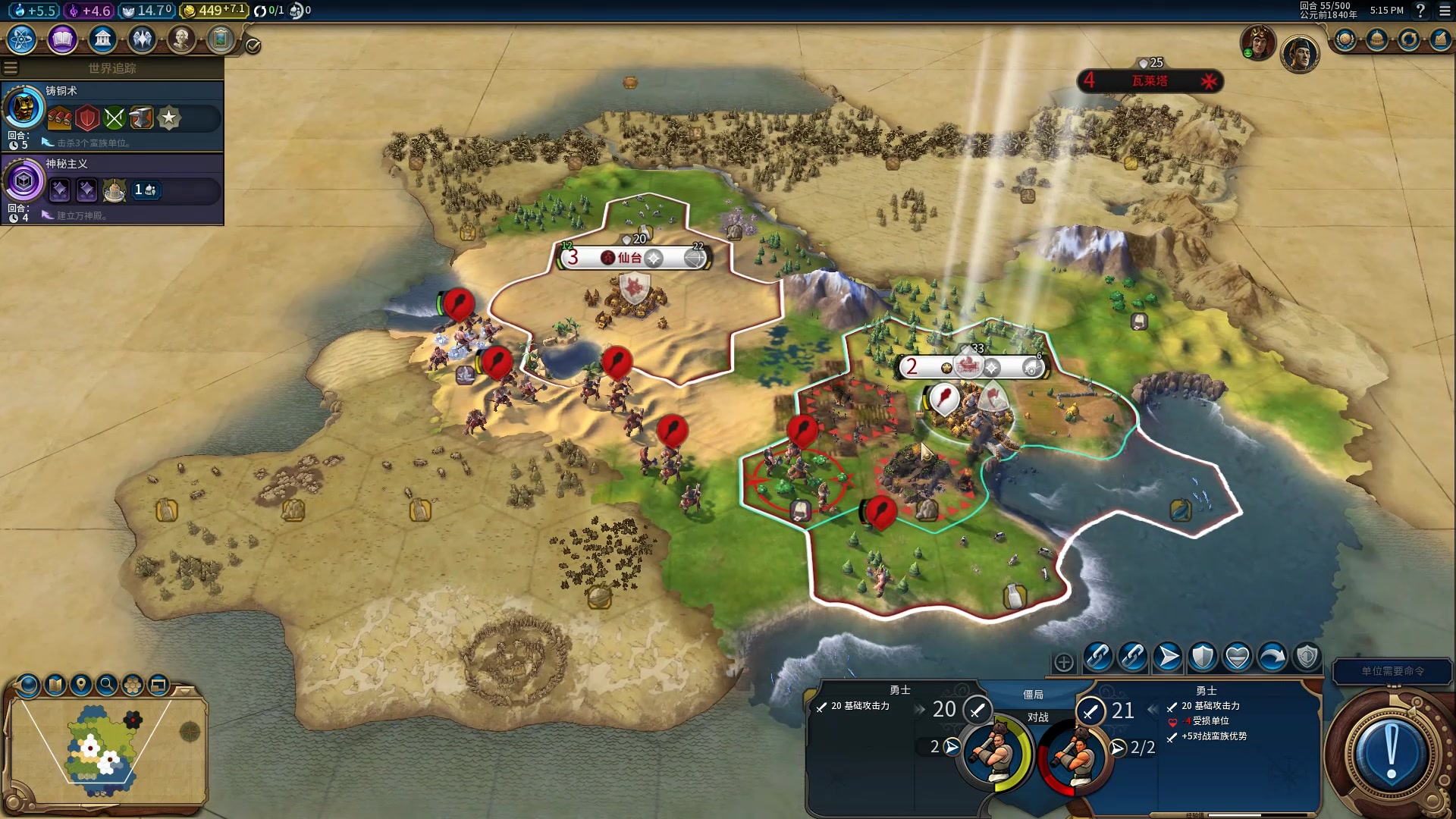Open the 仙台 city banner
The height and width of the screenshot is (819, 1456).
click(634, 258)
